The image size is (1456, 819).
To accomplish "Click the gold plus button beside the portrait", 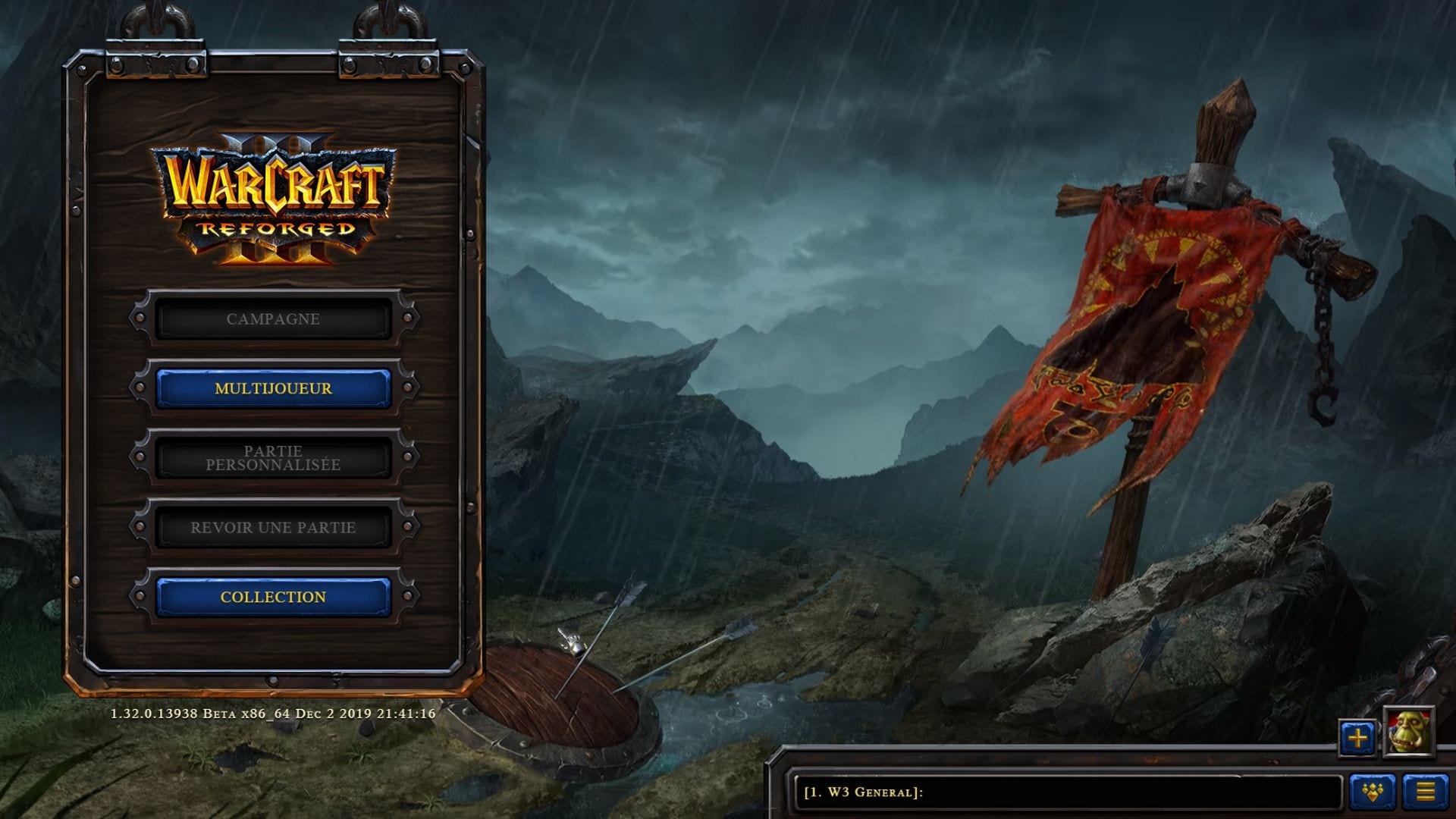I will 1357,737.
